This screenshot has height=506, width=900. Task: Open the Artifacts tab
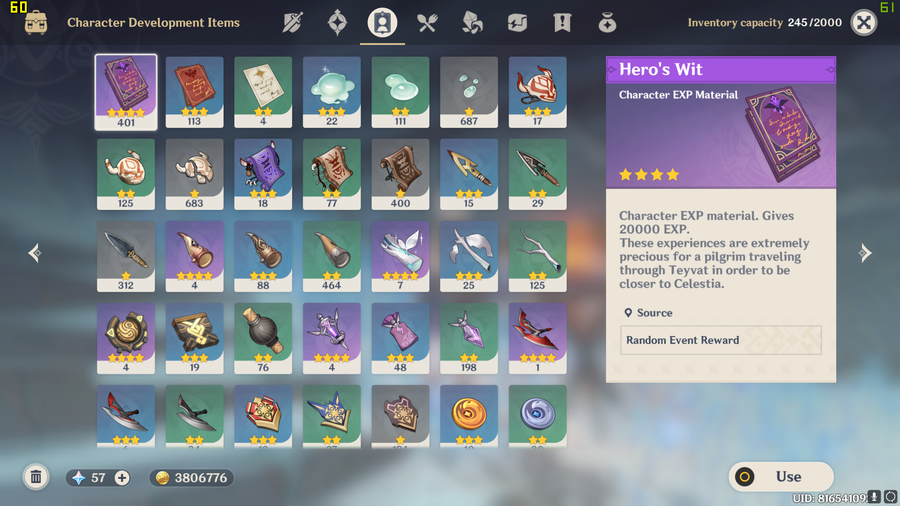(338, 23)
